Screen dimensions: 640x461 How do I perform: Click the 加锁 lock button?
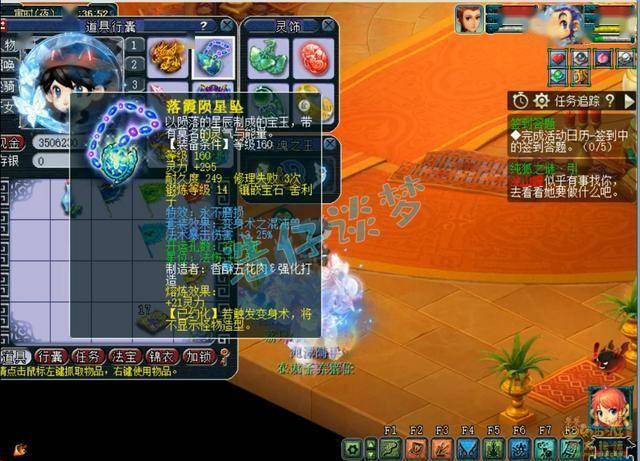pyautogui.click(x=197, y=356)
